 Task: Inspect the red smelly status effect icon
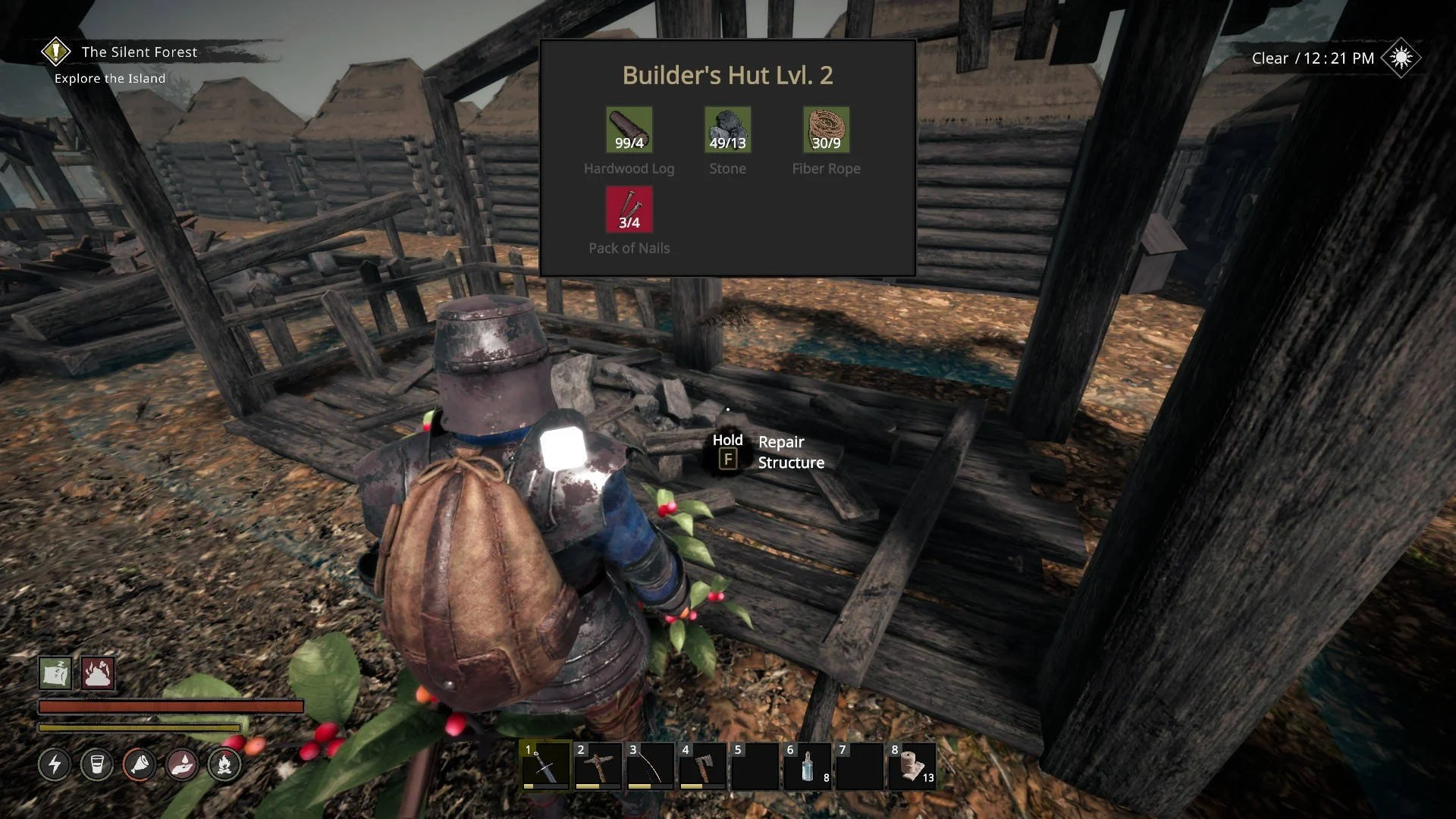point(98,673)
